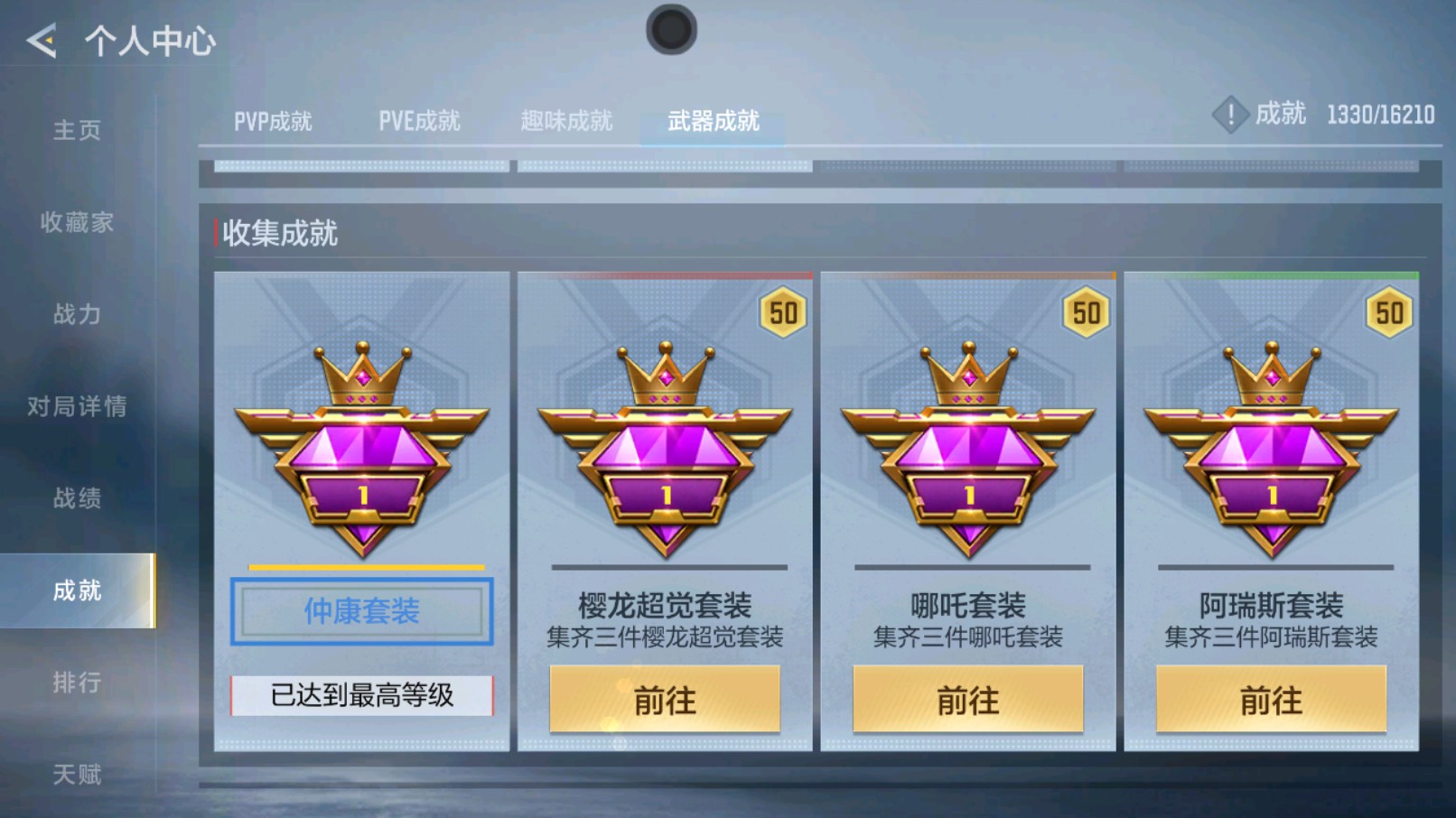Image resolution: width=1456 pixels, height=818 pixels.
Task: Switch to the PVP成就 tab
Action: (x=272, y=121)
